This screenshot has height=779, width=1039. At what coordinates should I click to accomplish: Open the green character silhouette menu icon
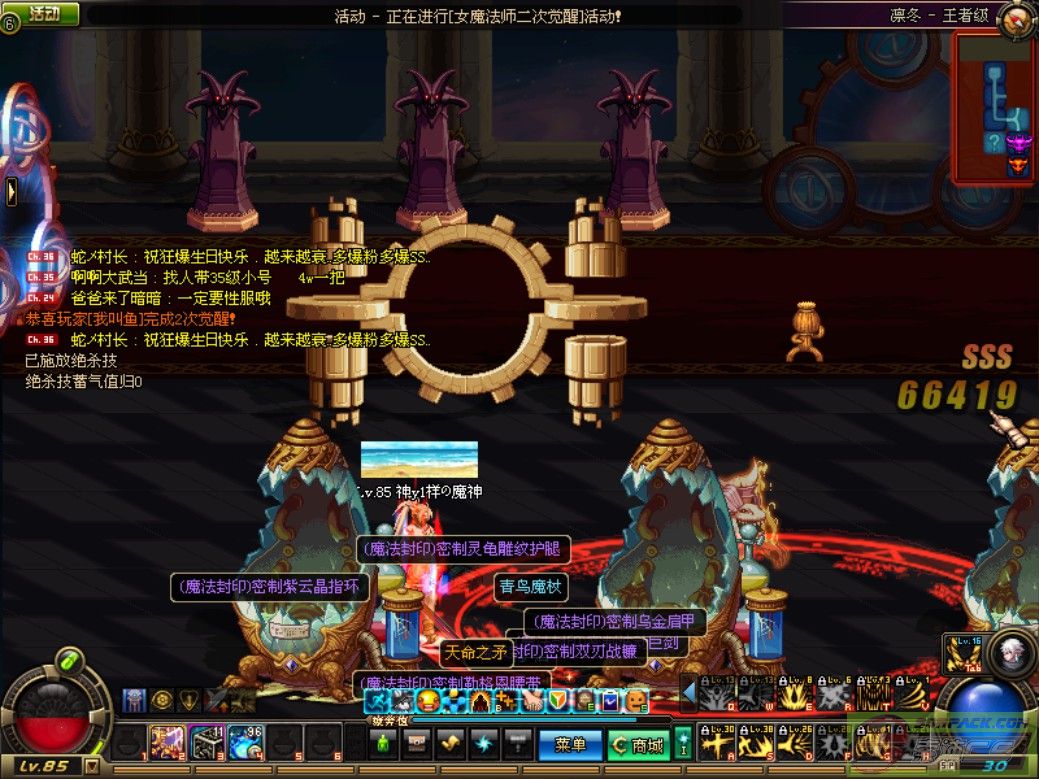(x=381, y=744)
